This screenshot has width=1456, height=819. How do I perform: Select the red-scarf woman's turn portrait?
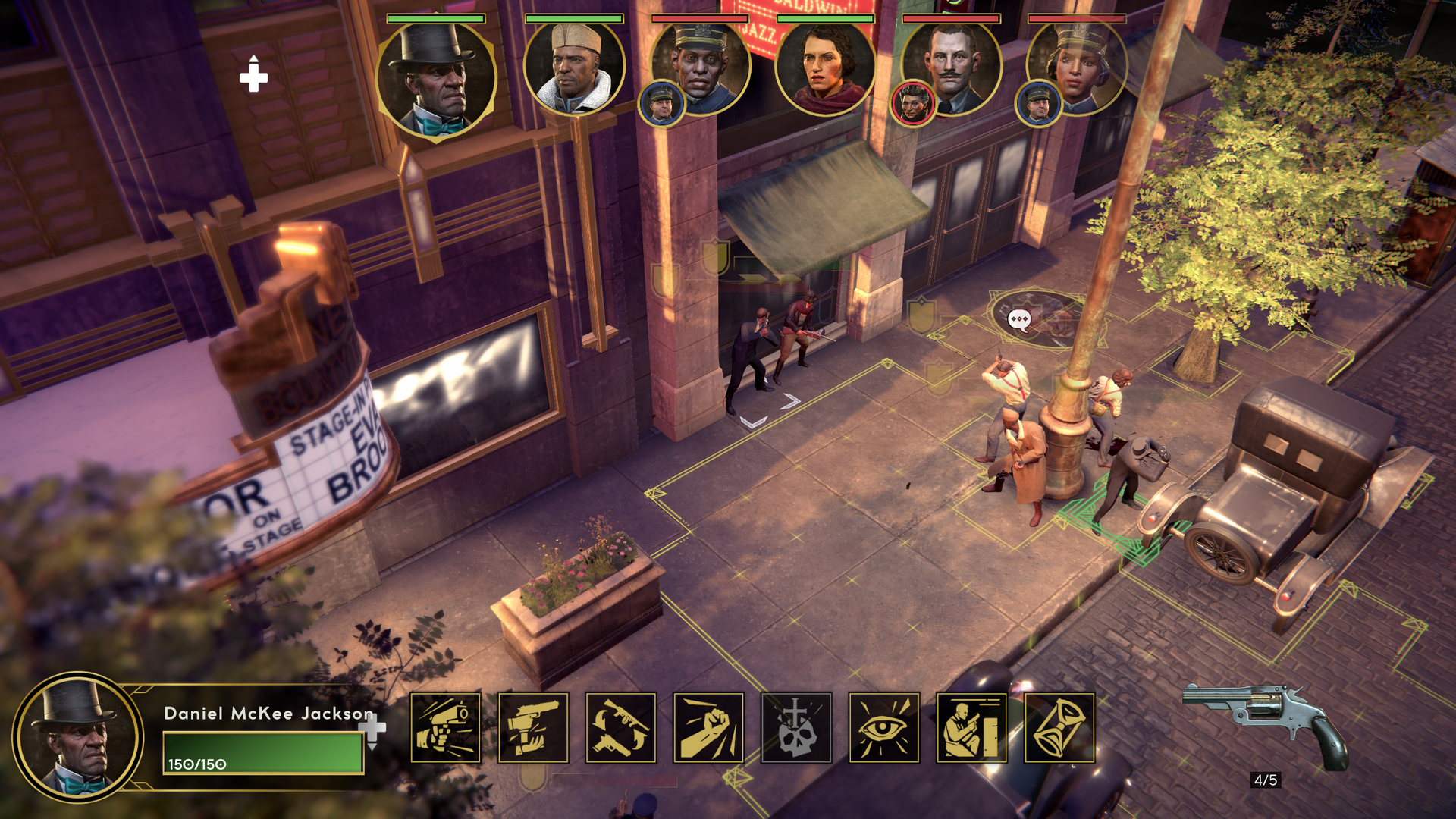pos(825,68)
